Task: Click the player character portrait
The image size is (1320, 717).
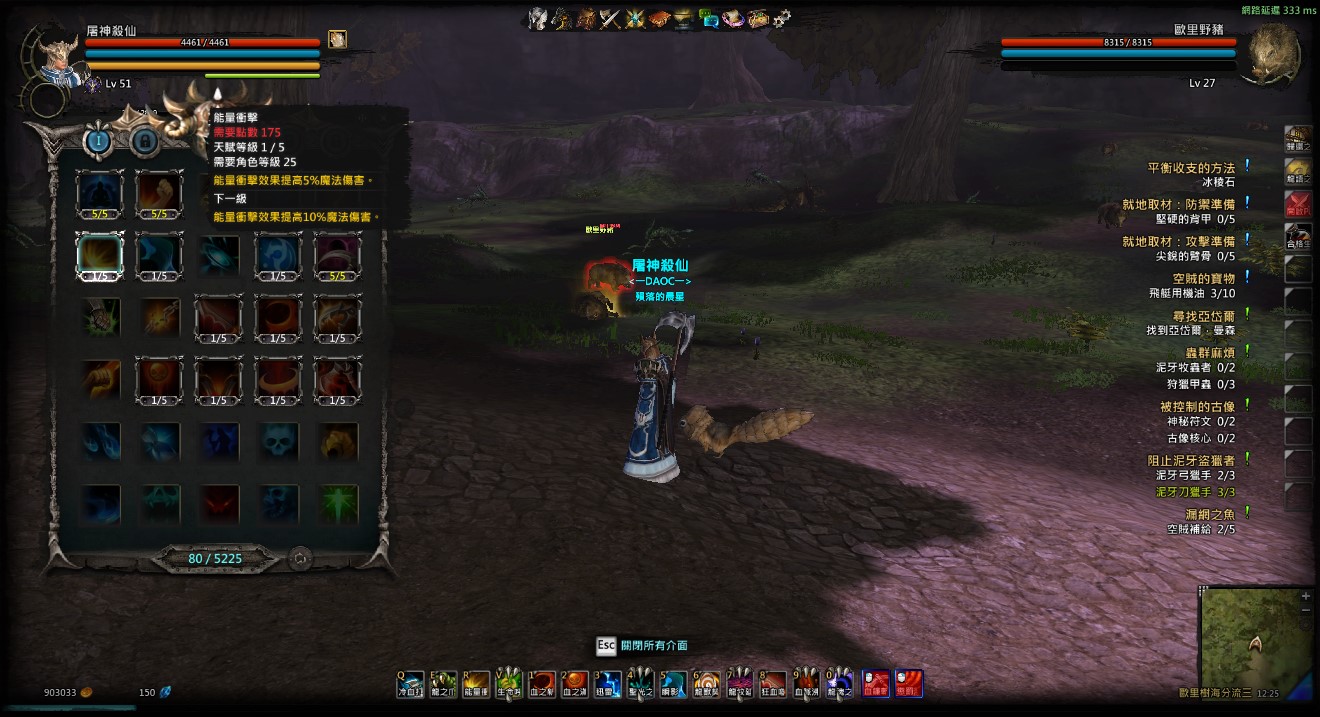Action: [56, 57]
